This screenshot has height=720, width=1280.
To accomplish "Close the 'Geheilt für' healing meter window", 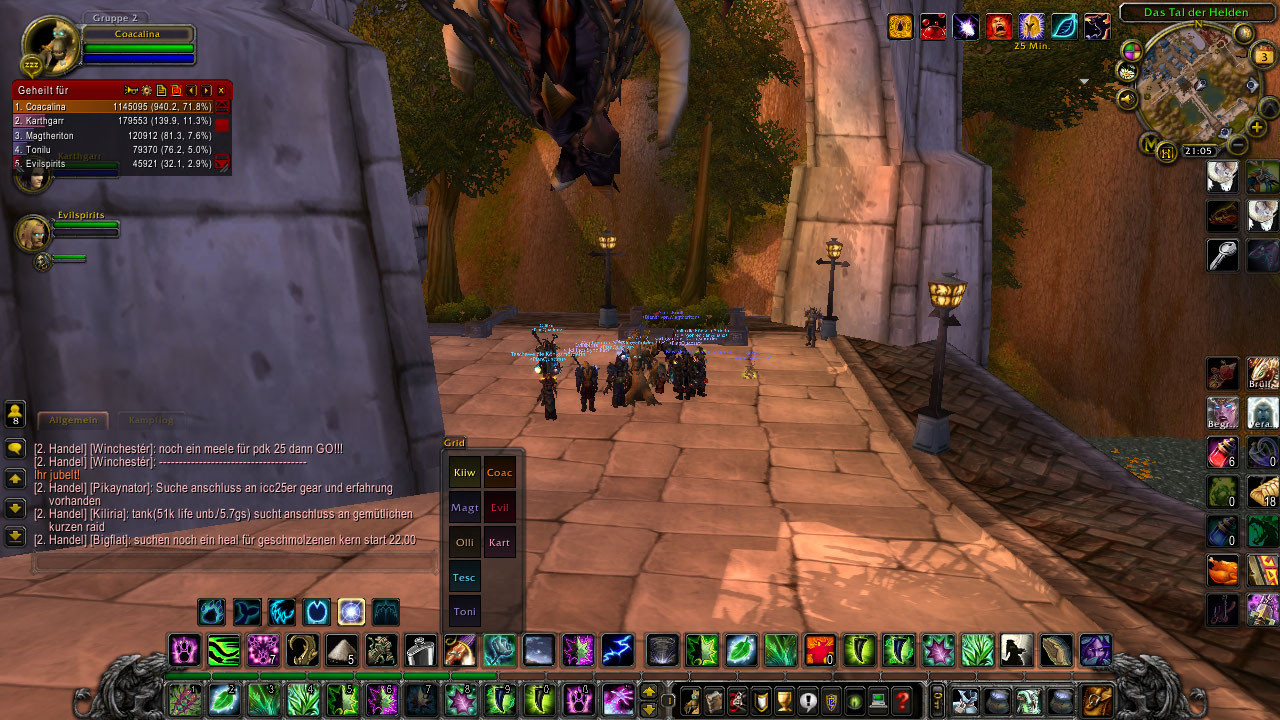I will 222,90.
